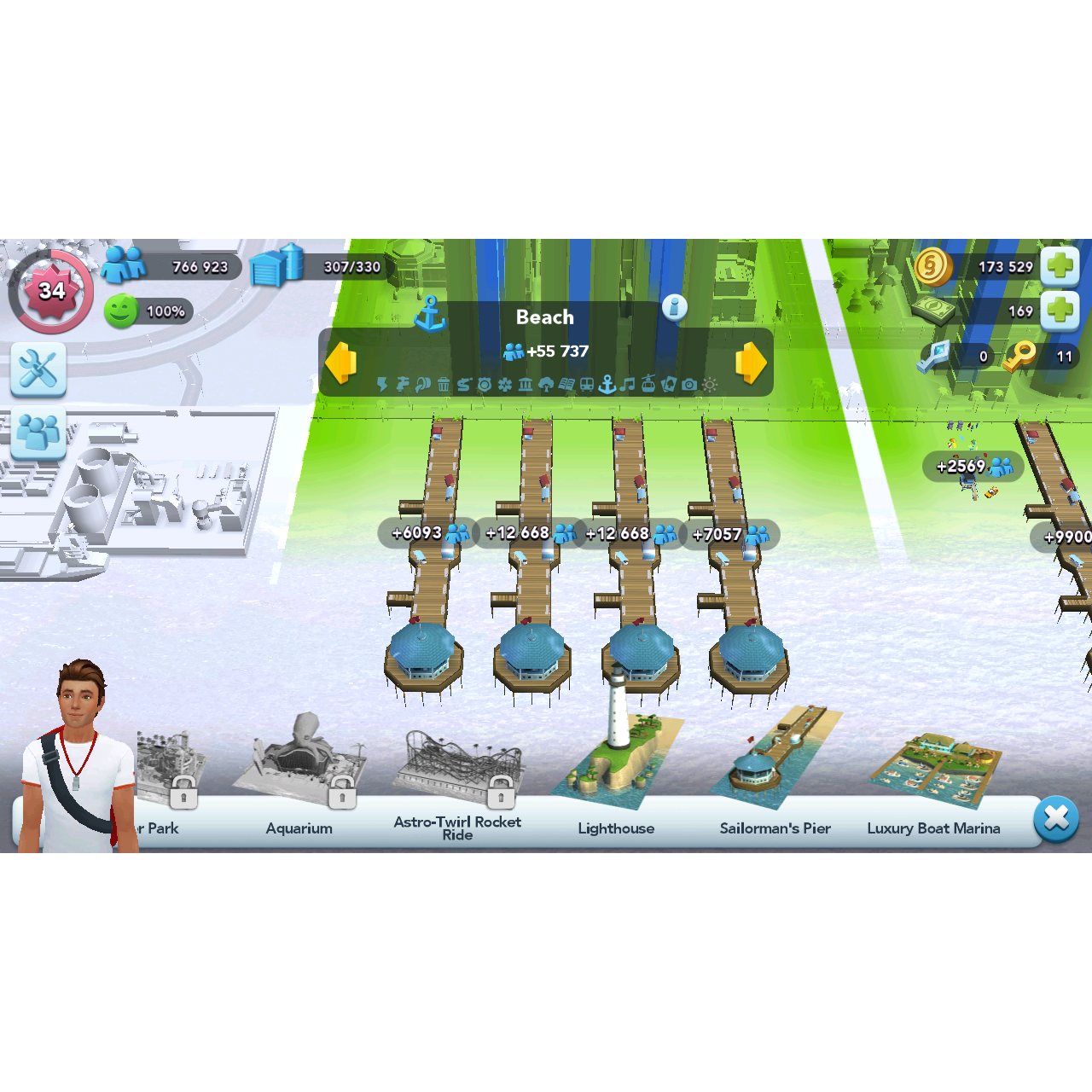Switch to next category with right arrow

coord(750,363)
